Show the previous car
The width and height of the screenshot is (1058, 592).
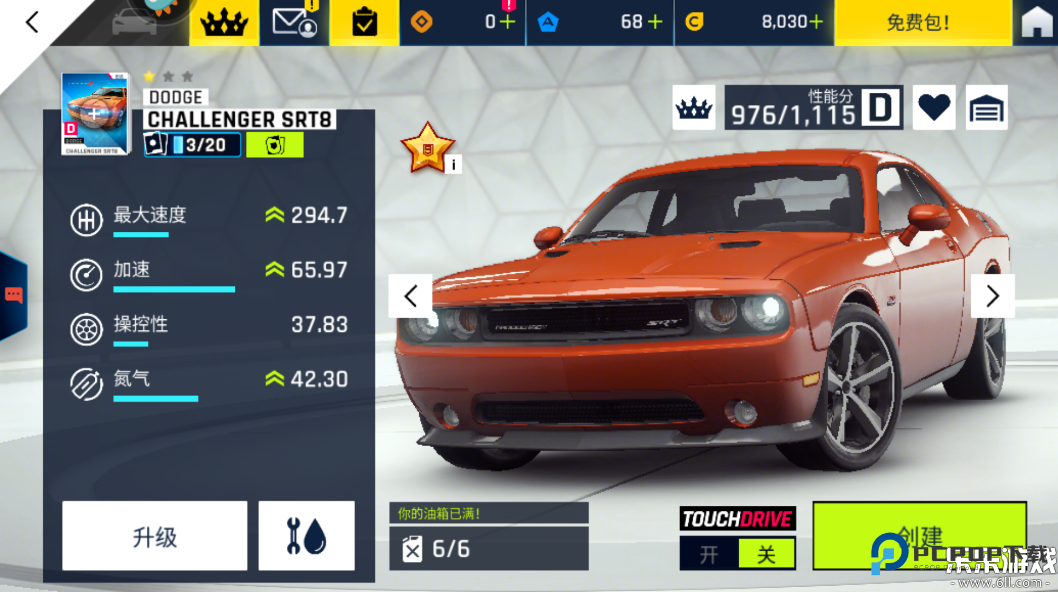(x=410, y=296)
